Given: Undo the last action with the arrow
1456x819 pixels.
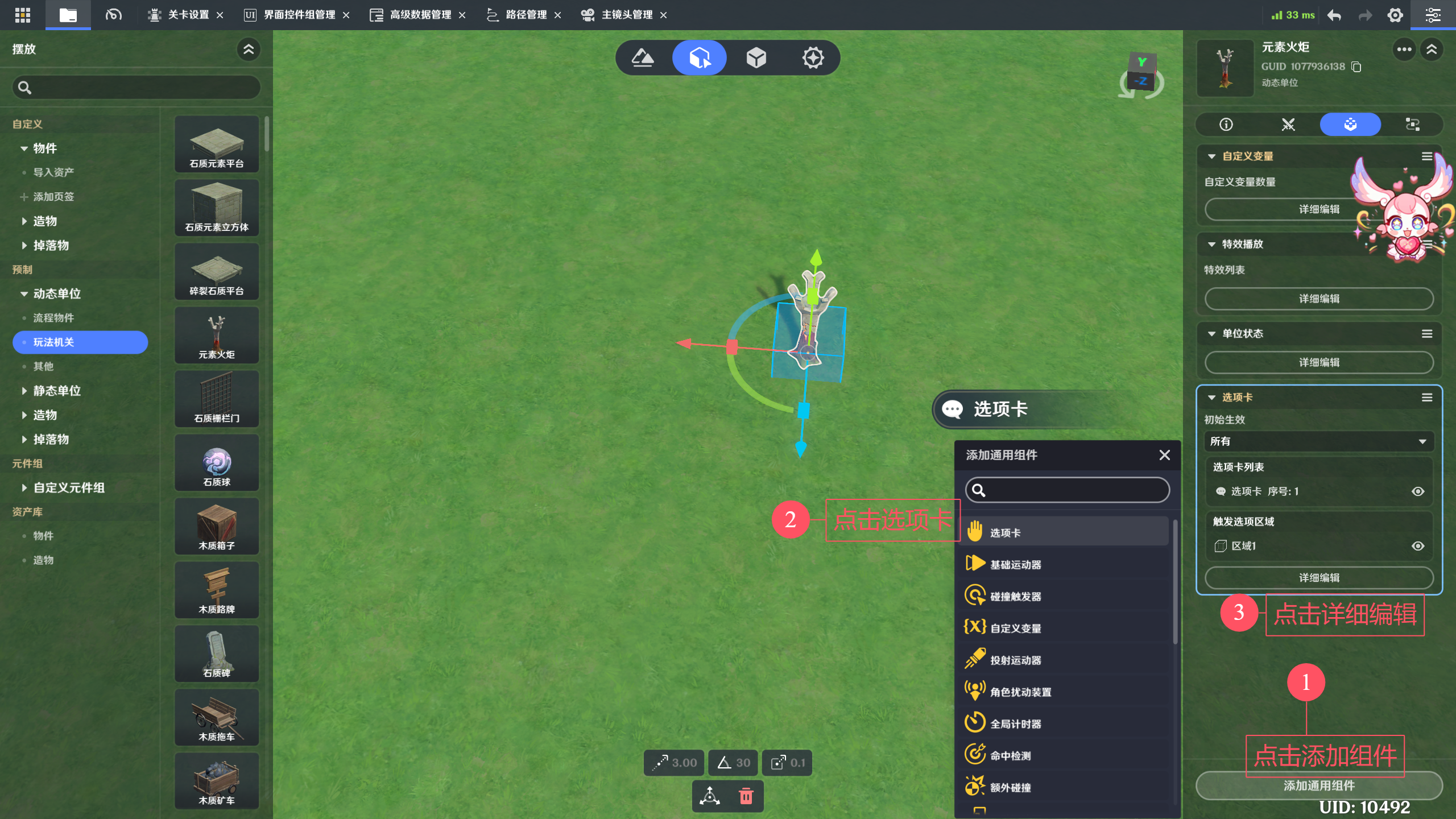Looking at the screenshot, I should pyautogui.click(x=1334, y=15).
